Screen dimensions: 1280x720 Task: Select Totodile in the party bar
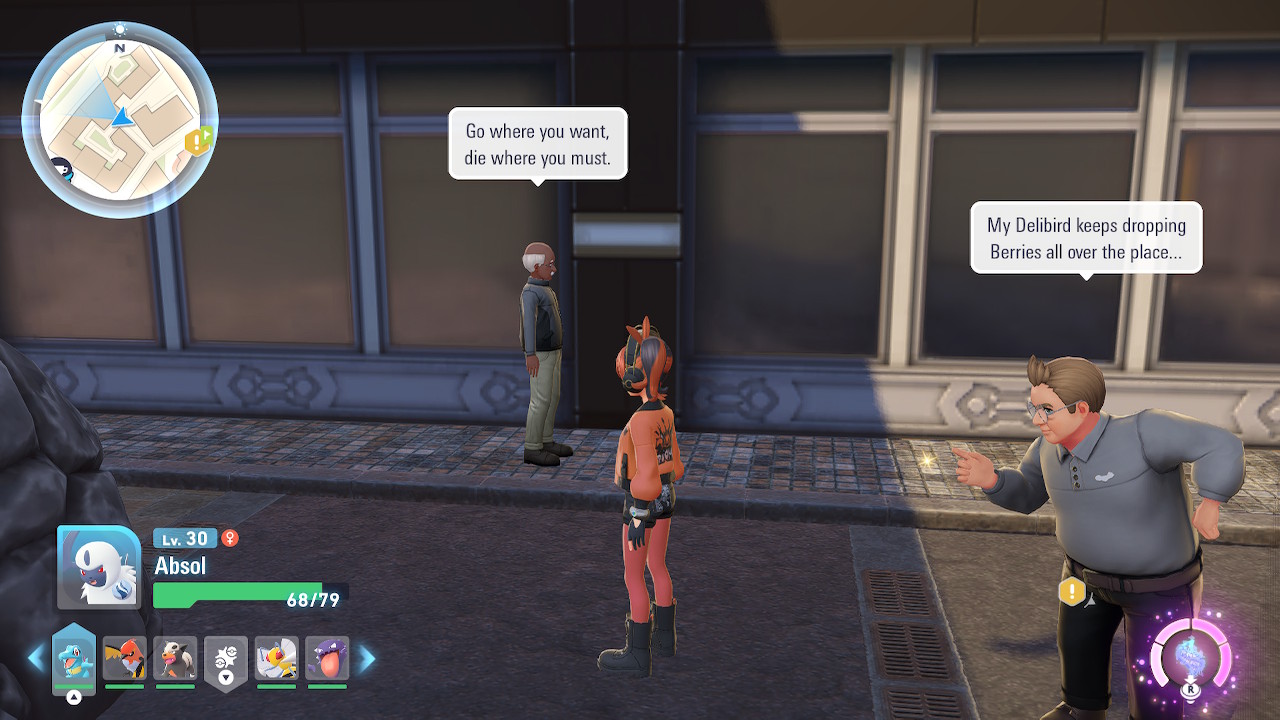[x=74, y=660]
